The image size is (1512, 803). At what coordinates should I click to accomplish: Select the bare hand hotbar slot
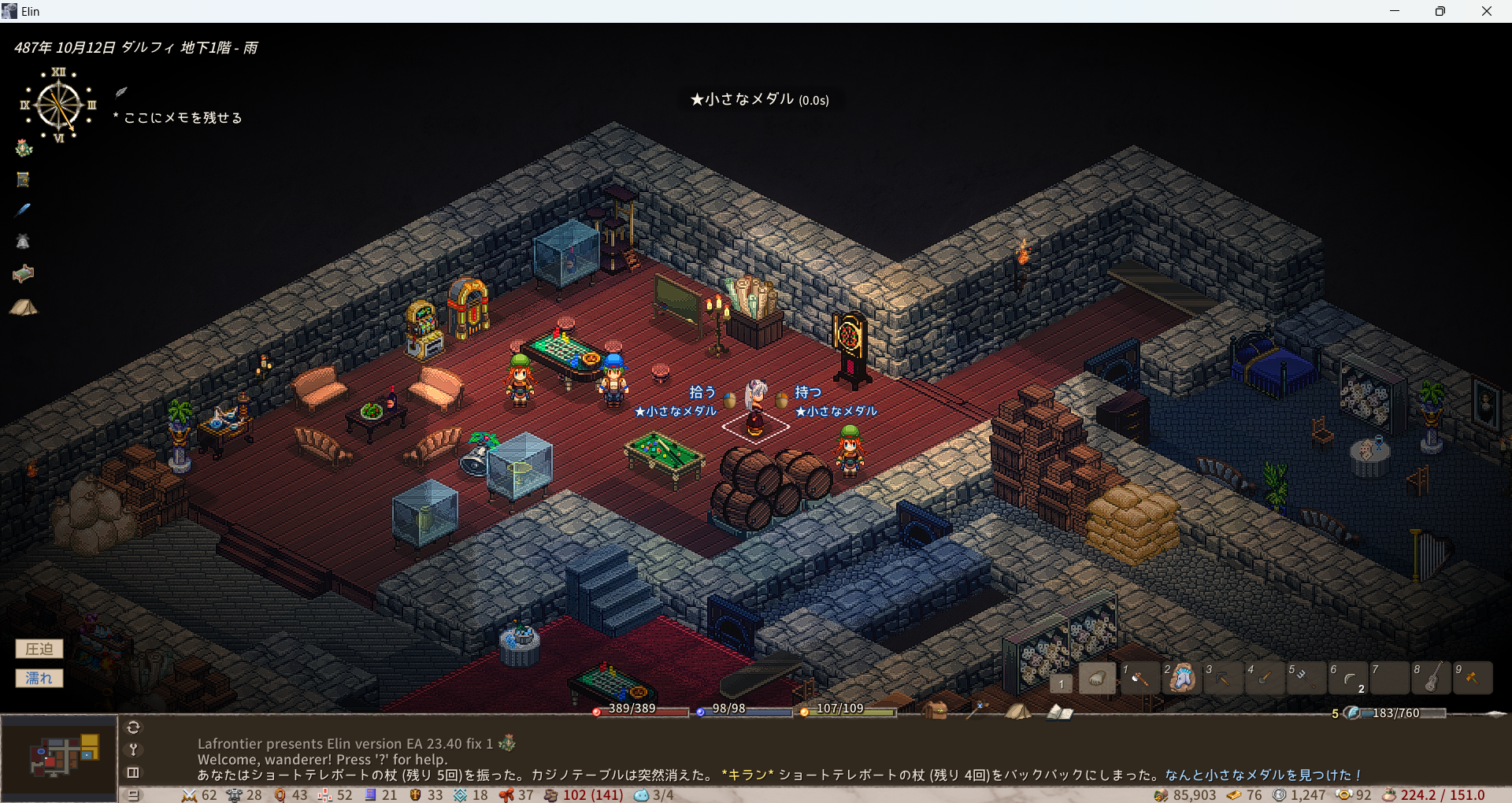point(1097,678)
